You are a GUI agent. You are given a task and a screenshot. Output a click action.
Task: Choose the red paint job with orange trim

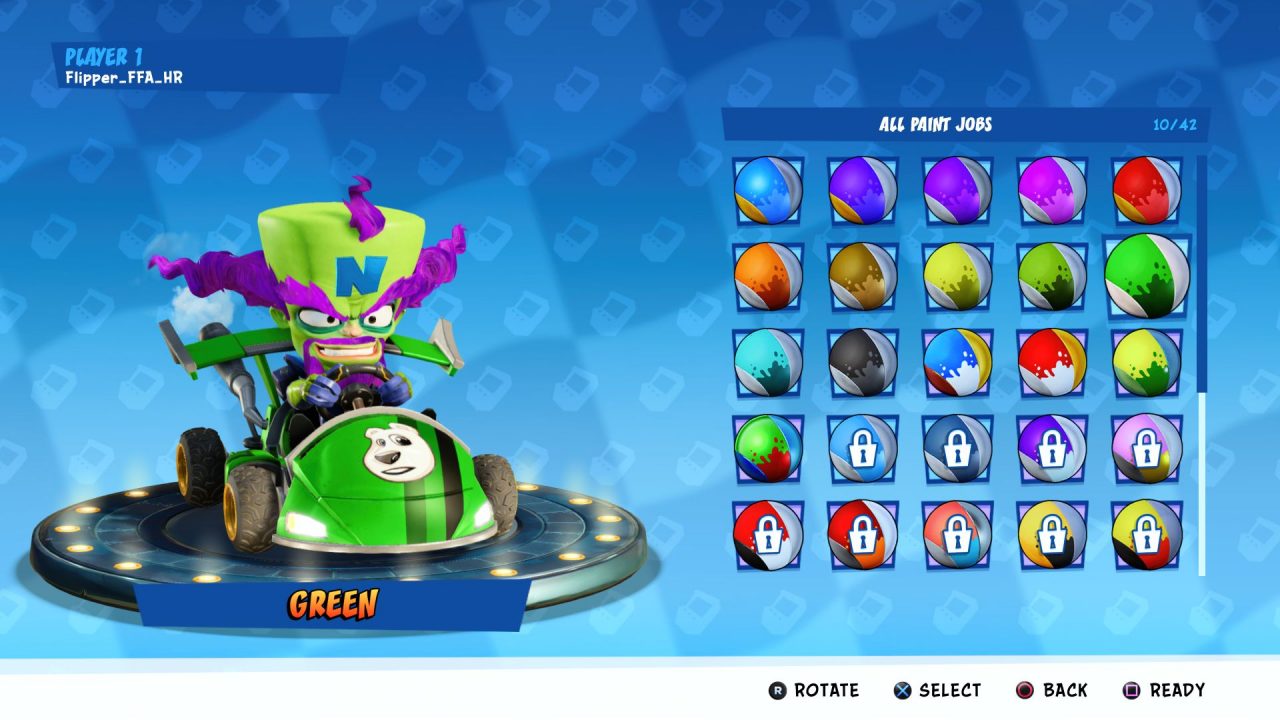(1147, 190)
